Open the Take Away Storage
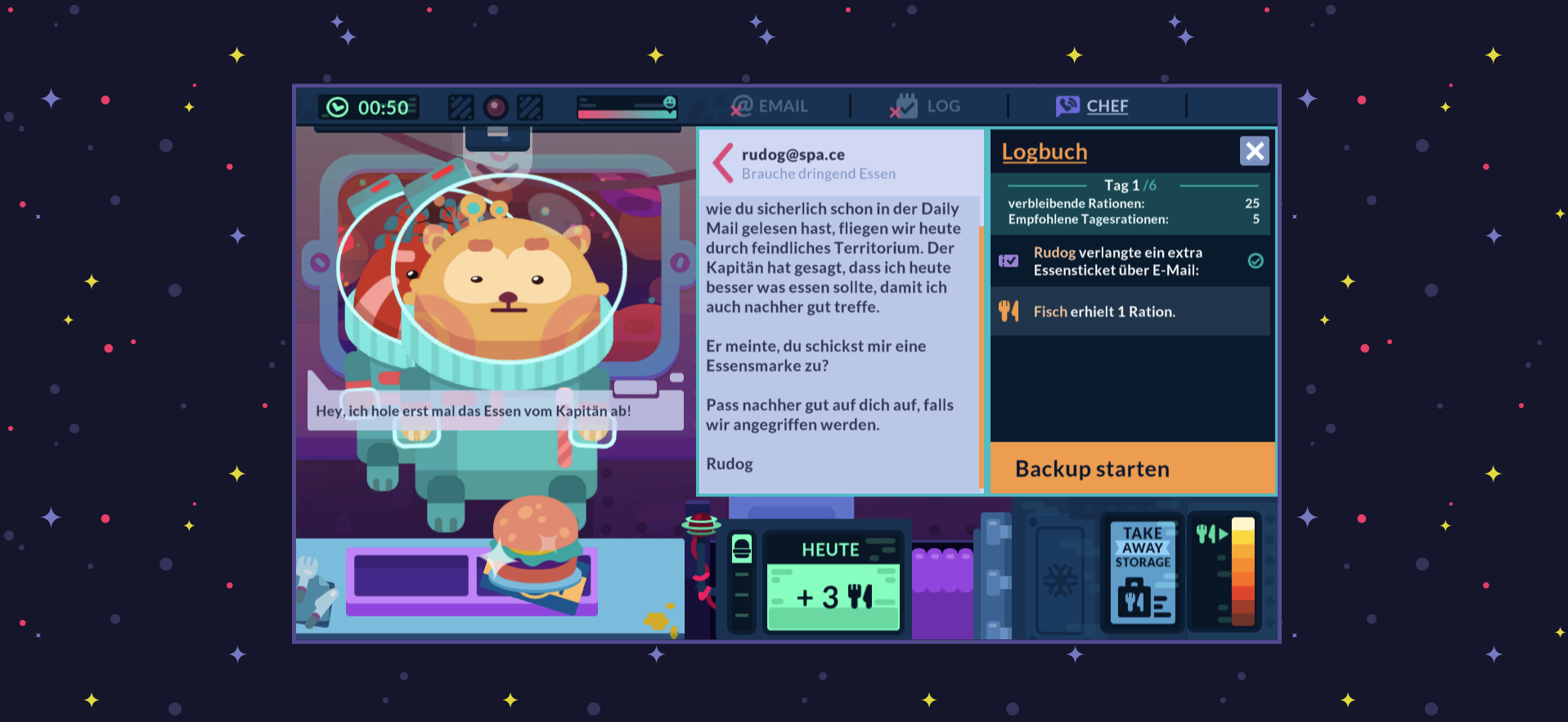Image resolution: width=1568 pixels, height=722 pixels. (x=1140, y=572)
